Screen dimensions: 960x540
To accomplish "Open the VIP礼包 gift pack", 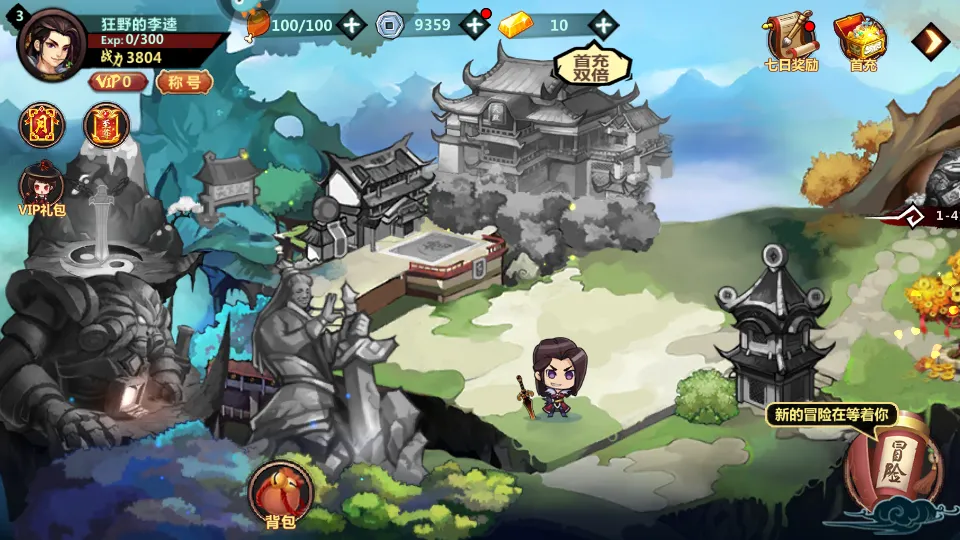I will 42,188.
